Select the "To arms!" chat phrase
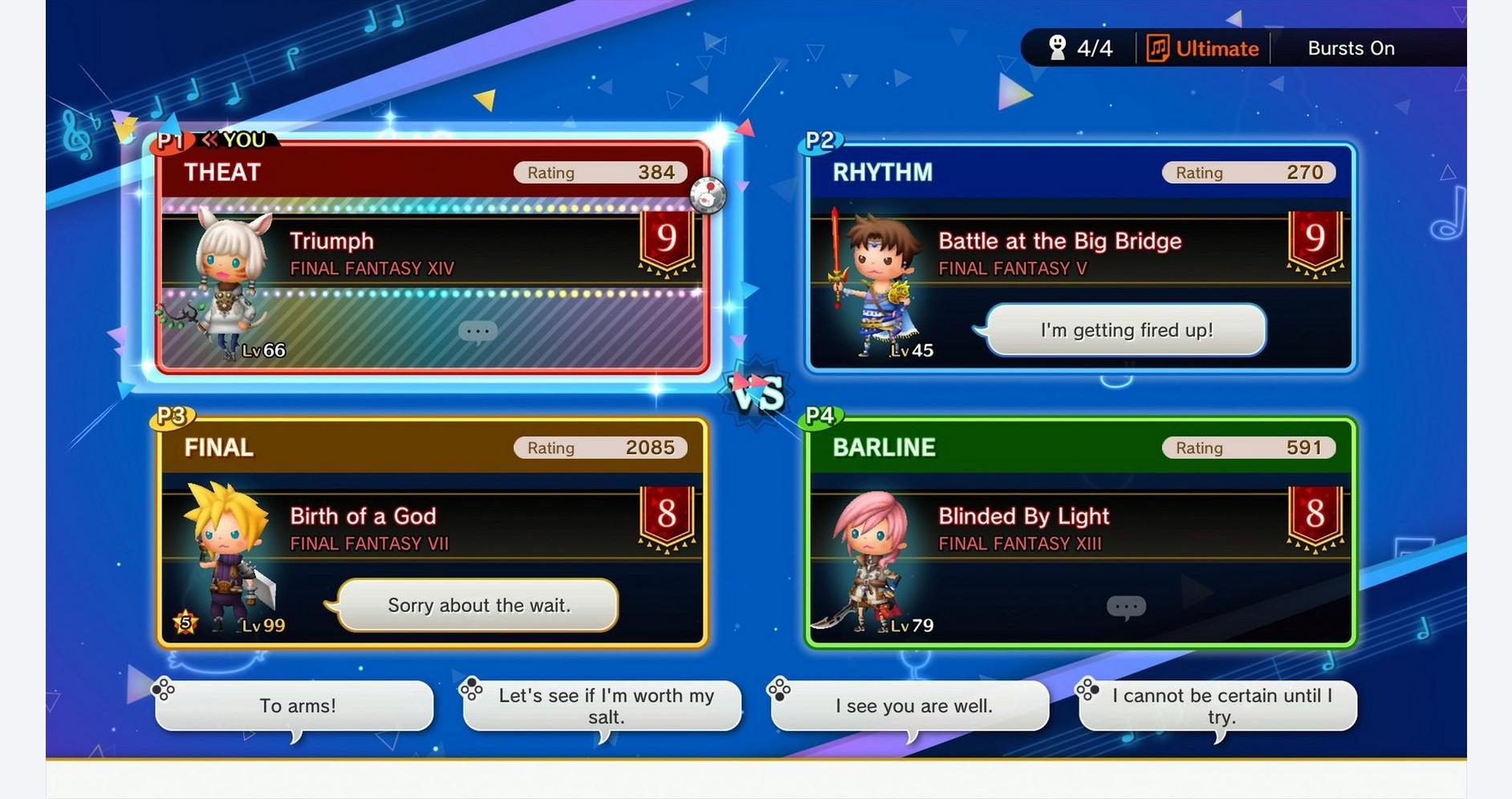Viewport: 1512px width, 799px height. pos(296,706)
